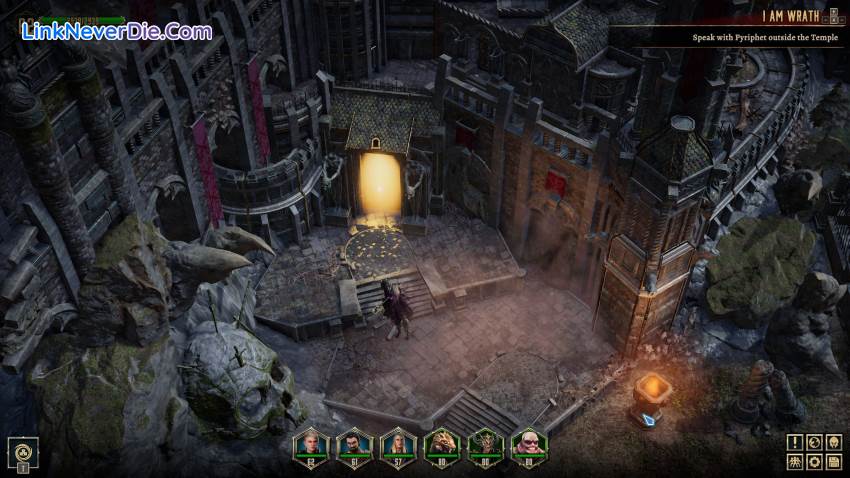Activate the circular group ability icon
Screen dimensions: 850x478
point(22,451)
